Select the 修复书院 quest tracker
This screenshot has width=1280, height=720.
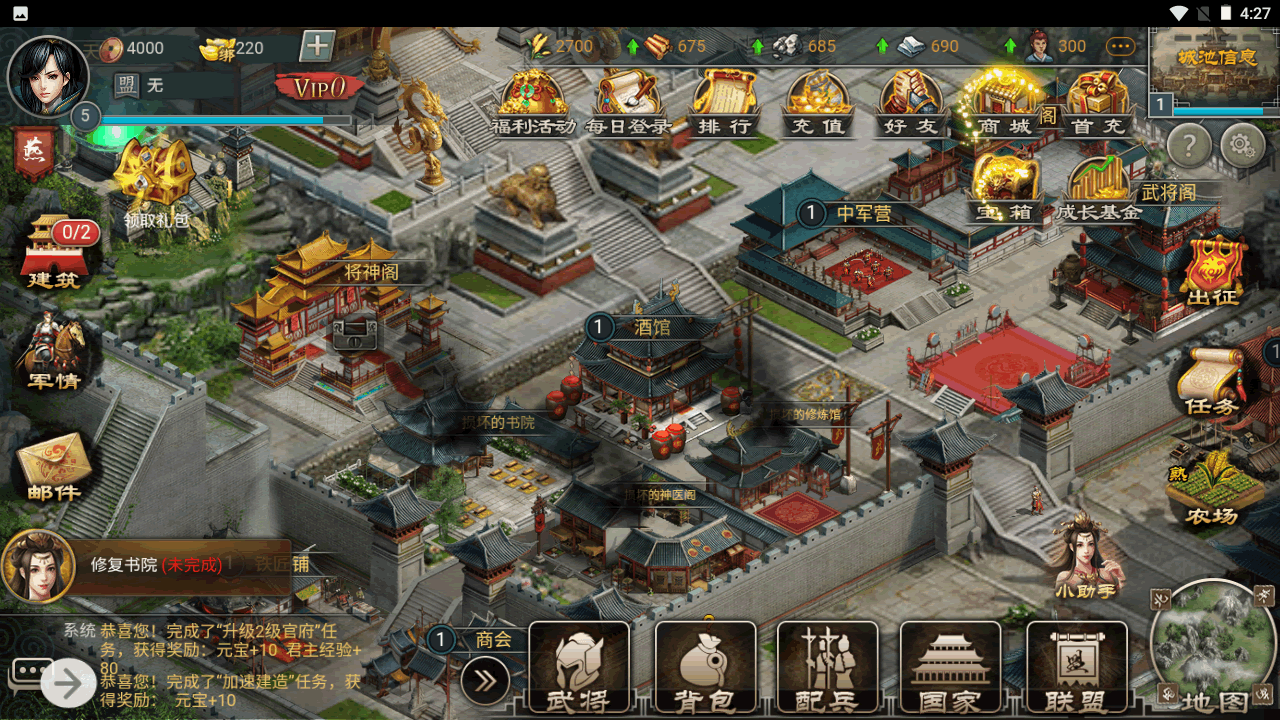(155, 565)
